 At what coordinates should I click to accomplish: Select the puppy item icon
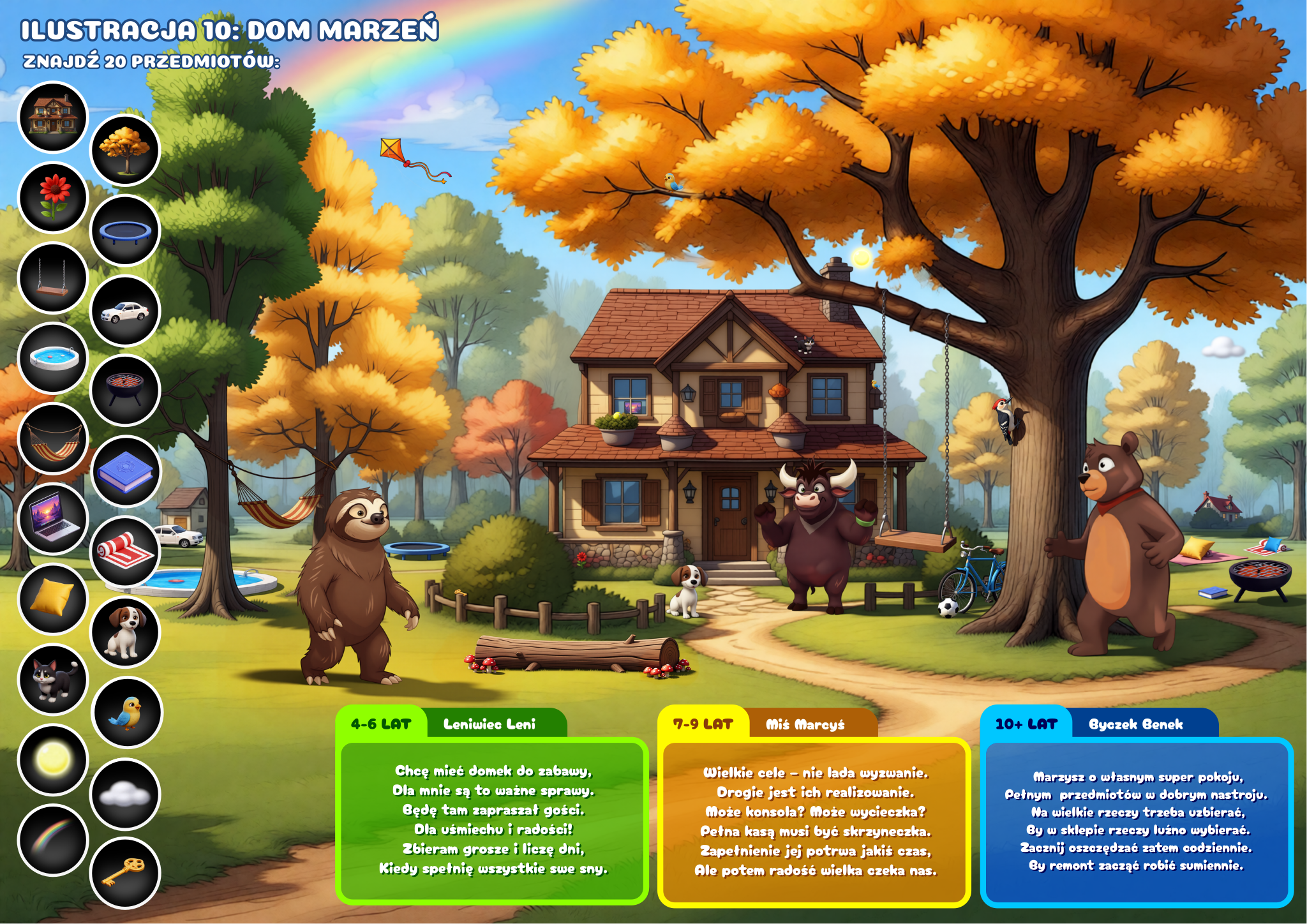pos(125,632)
